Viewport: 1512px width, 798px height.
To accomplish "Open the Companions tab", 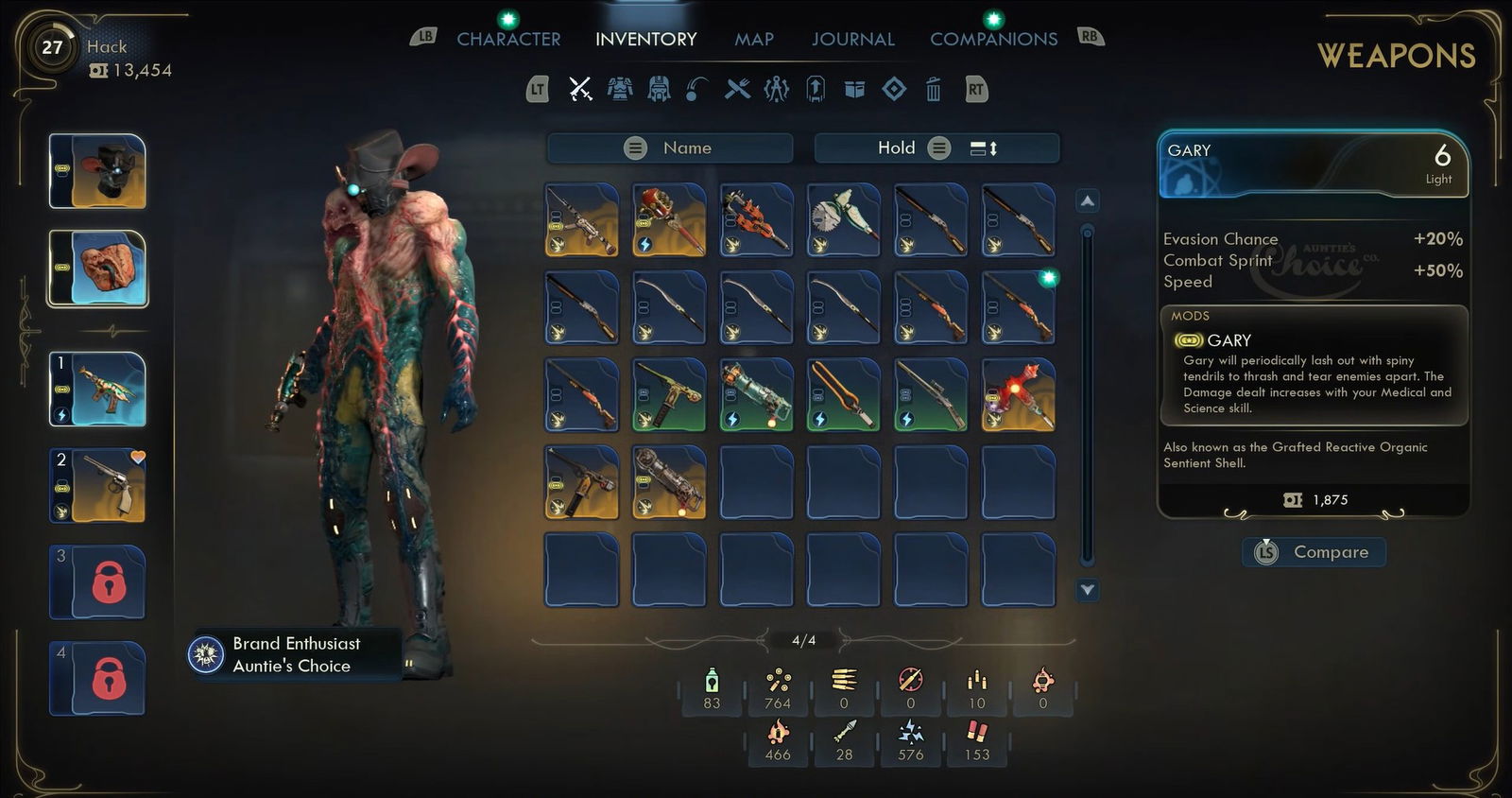I will point(993,39).
